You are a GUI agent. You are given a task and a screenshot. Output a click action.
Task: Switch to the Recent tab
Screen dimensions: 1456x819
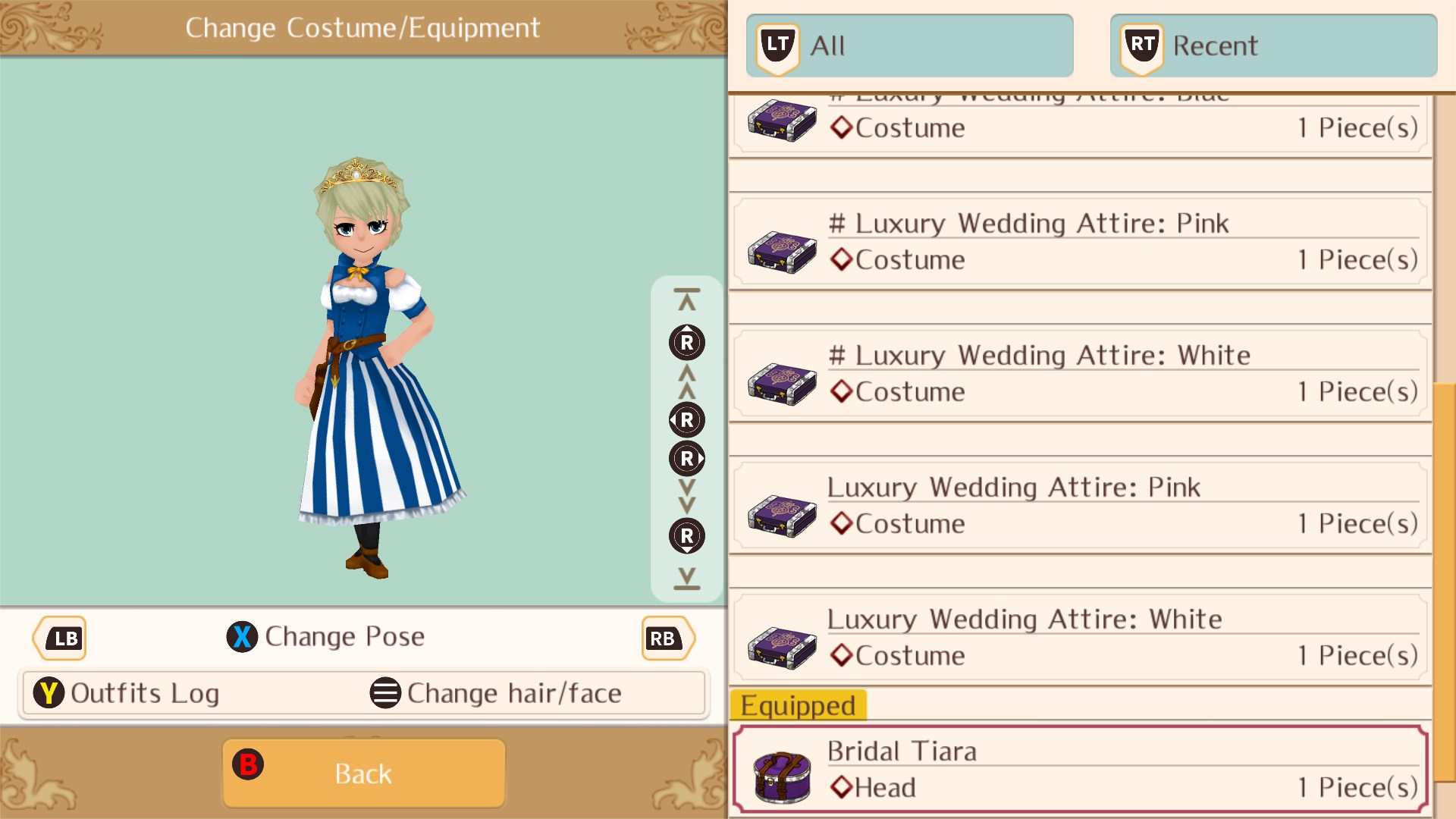(1272, 45)
